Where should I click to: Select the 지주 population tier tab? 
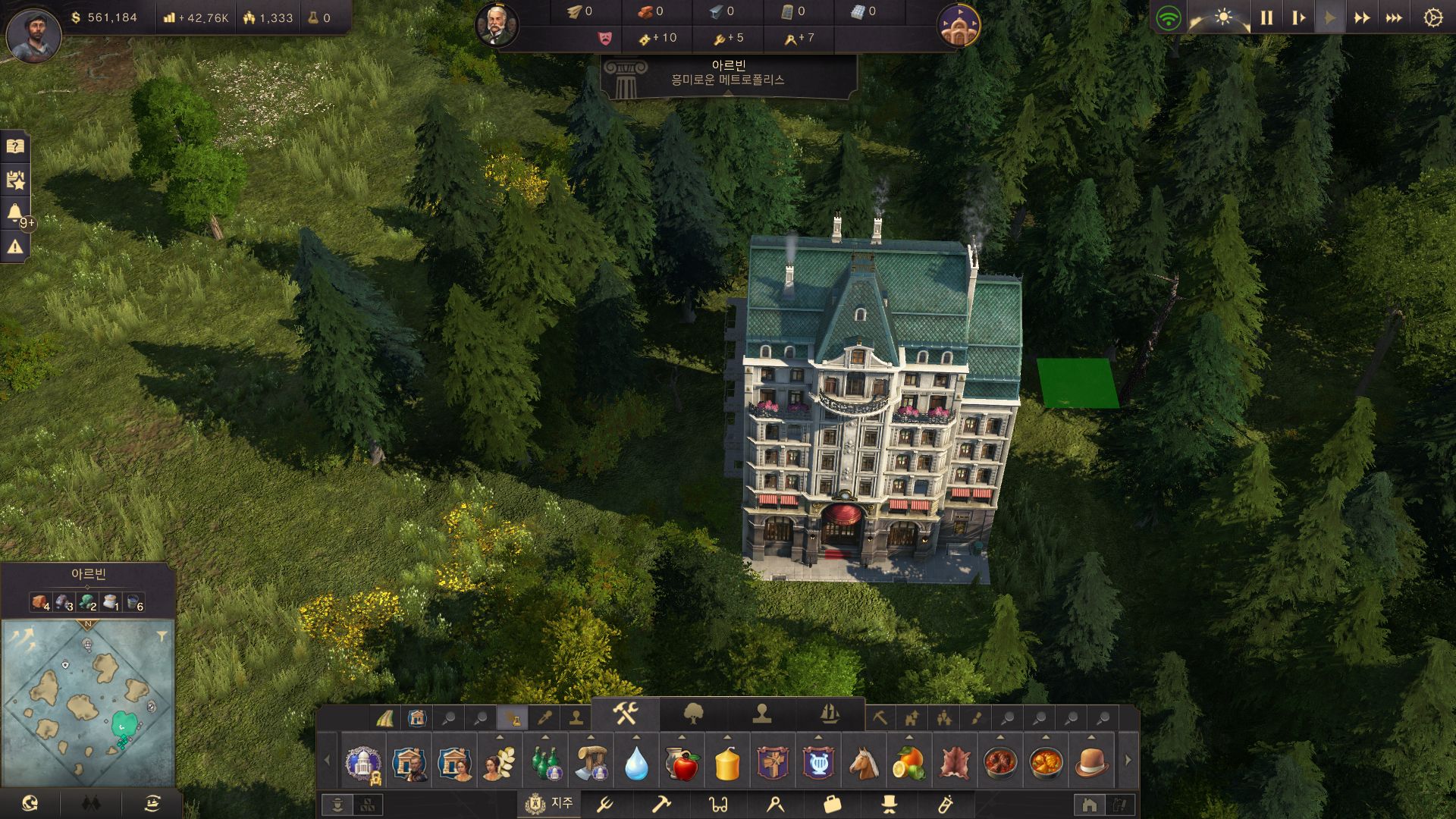pos(549,803)
